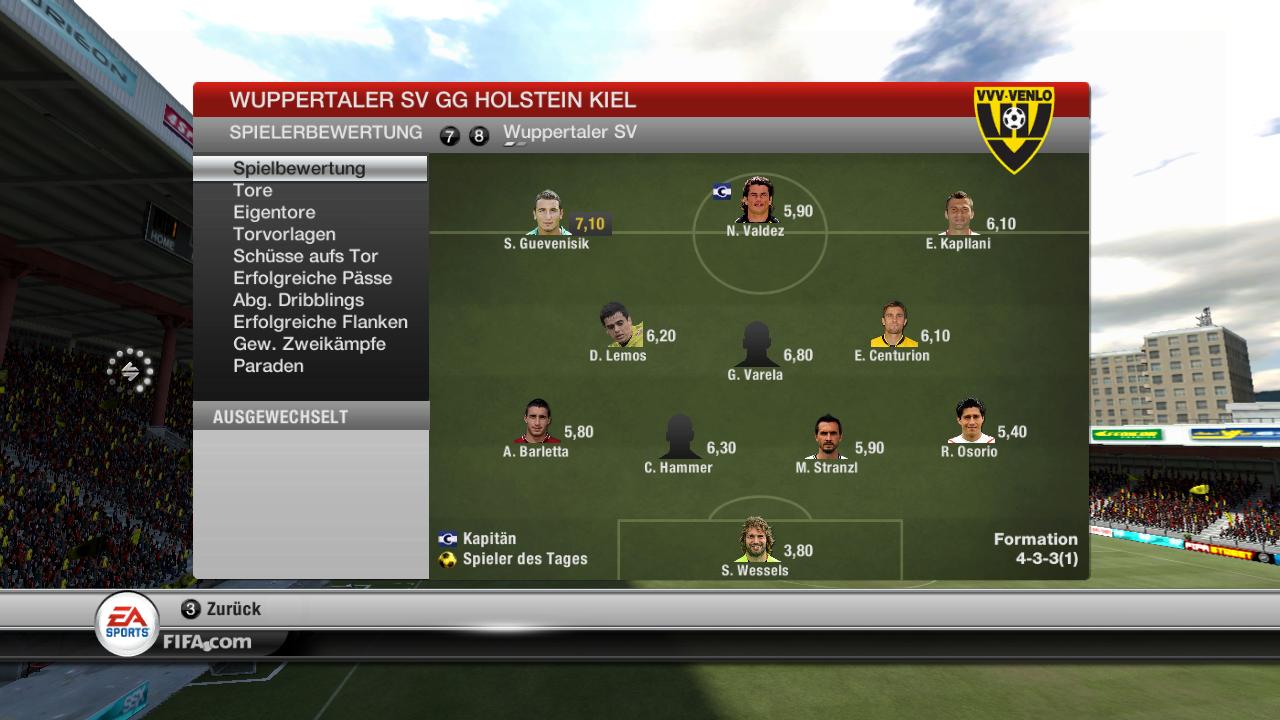Select Schüsse aufs Tor entry
Viewport: 1280px width, 720px height.
[305, 256]
